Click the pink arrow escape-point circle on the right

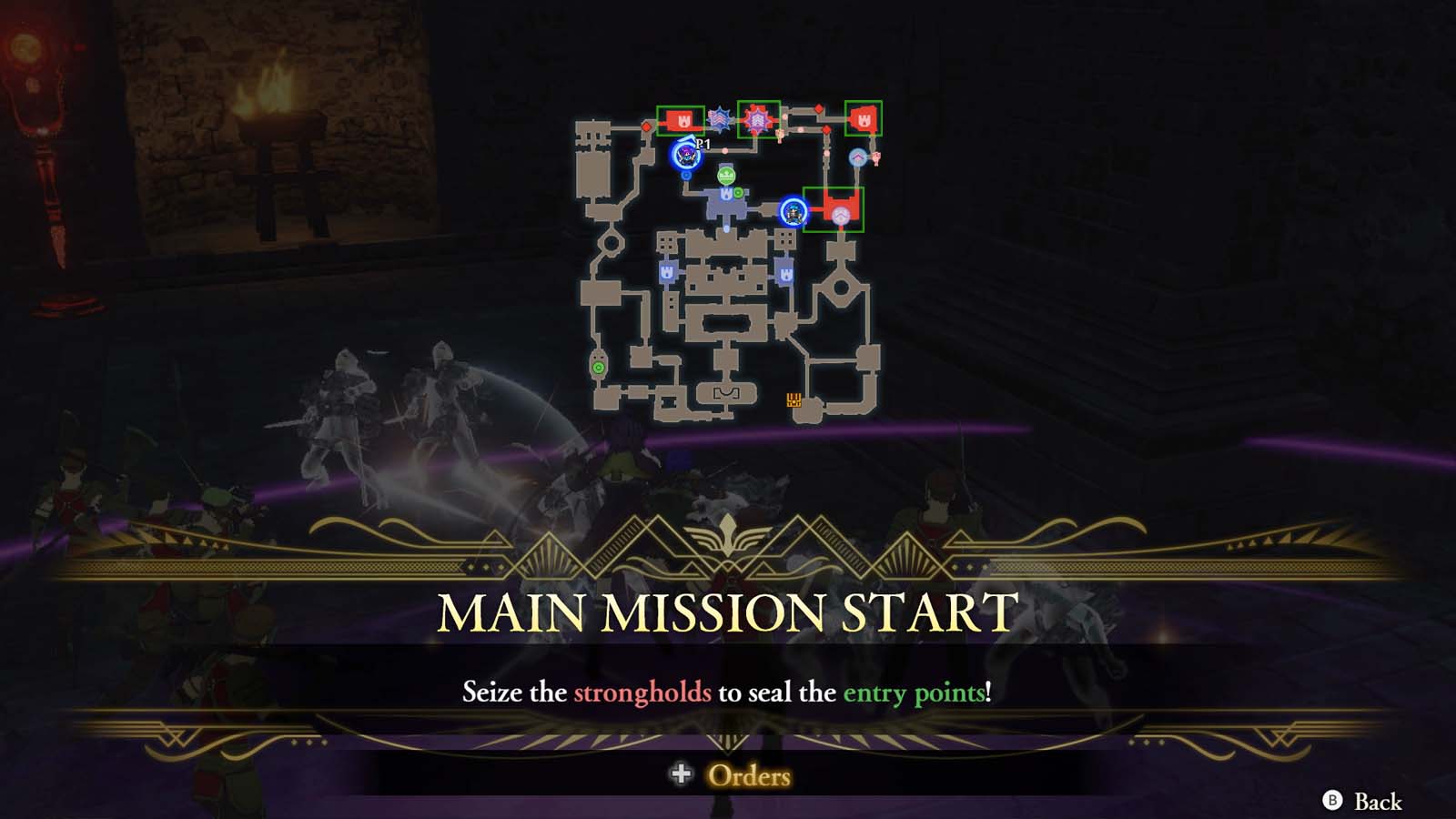pyautogui.click(x=857, y=157)
